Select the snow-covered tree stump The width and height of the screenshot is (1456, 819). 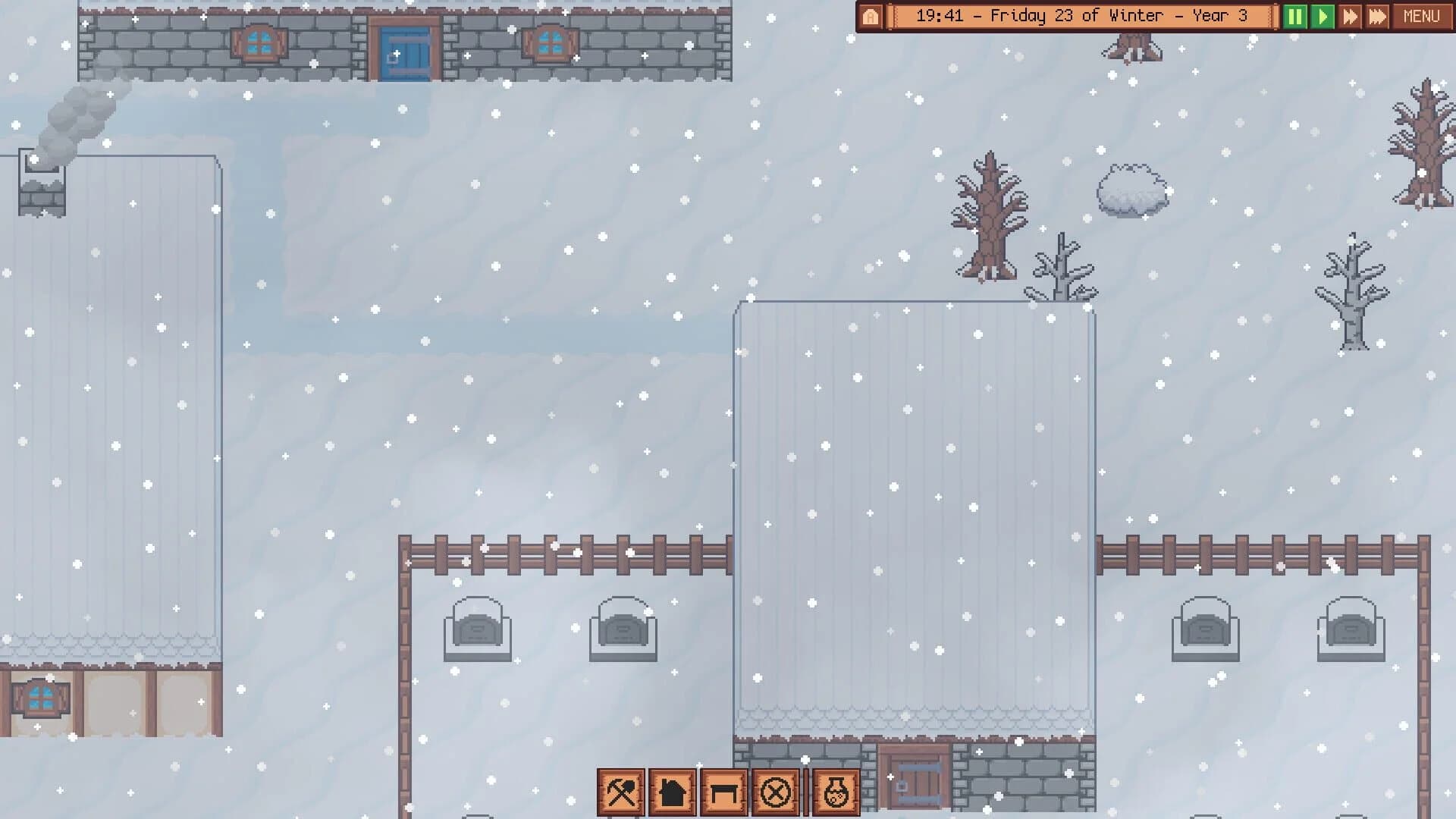click(x=1134, y=45)
